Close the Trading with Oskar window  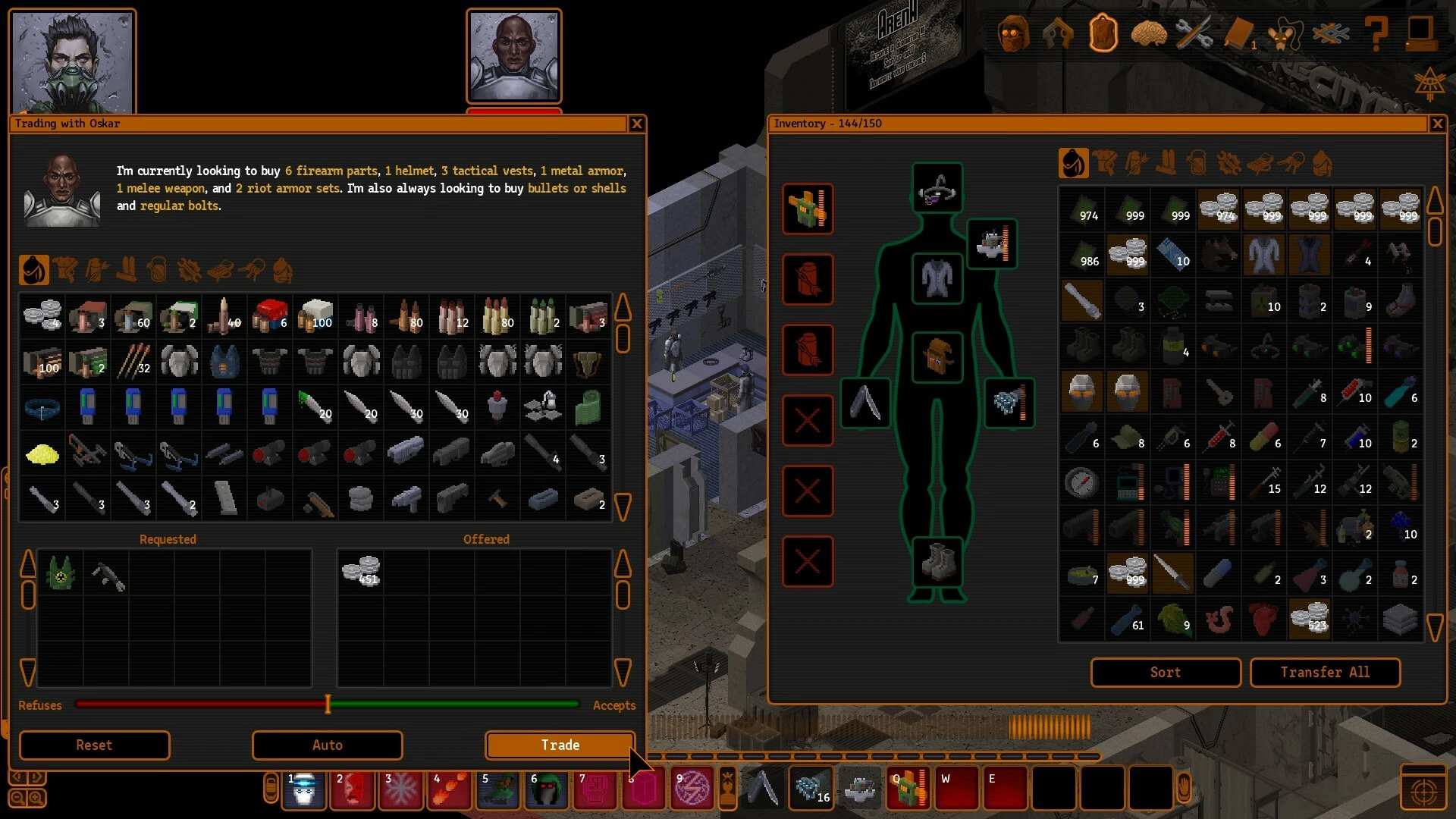[x=637, y=124]
